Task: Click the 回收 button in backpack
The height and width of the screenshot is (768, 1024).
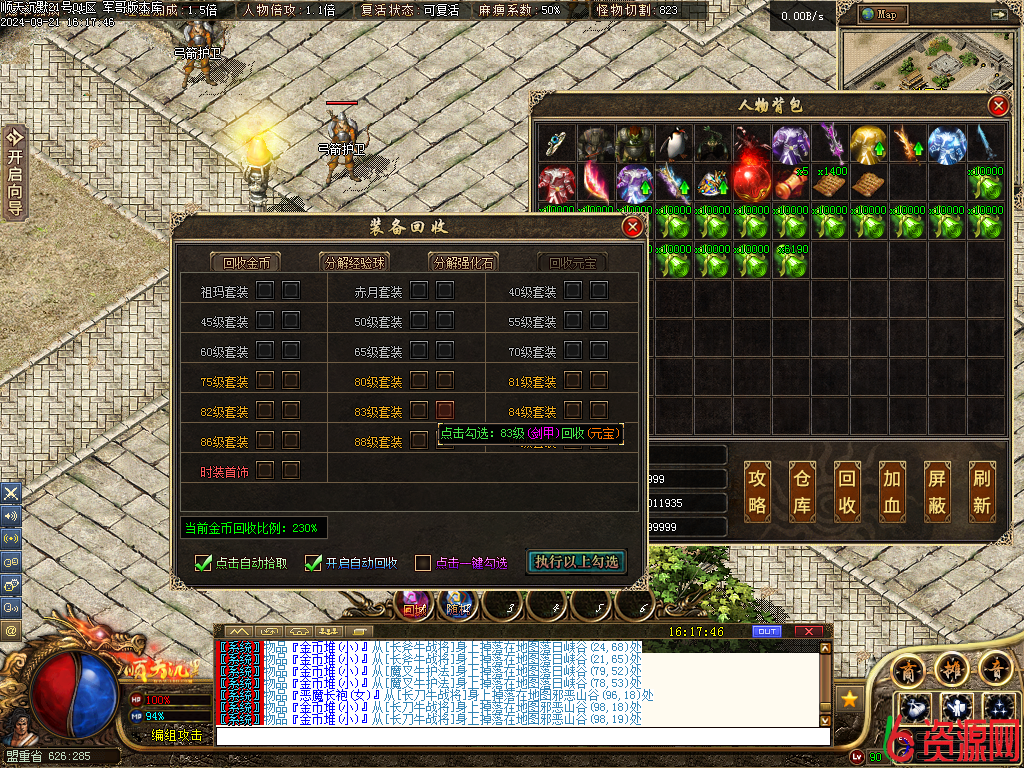Action: [847, 492]
